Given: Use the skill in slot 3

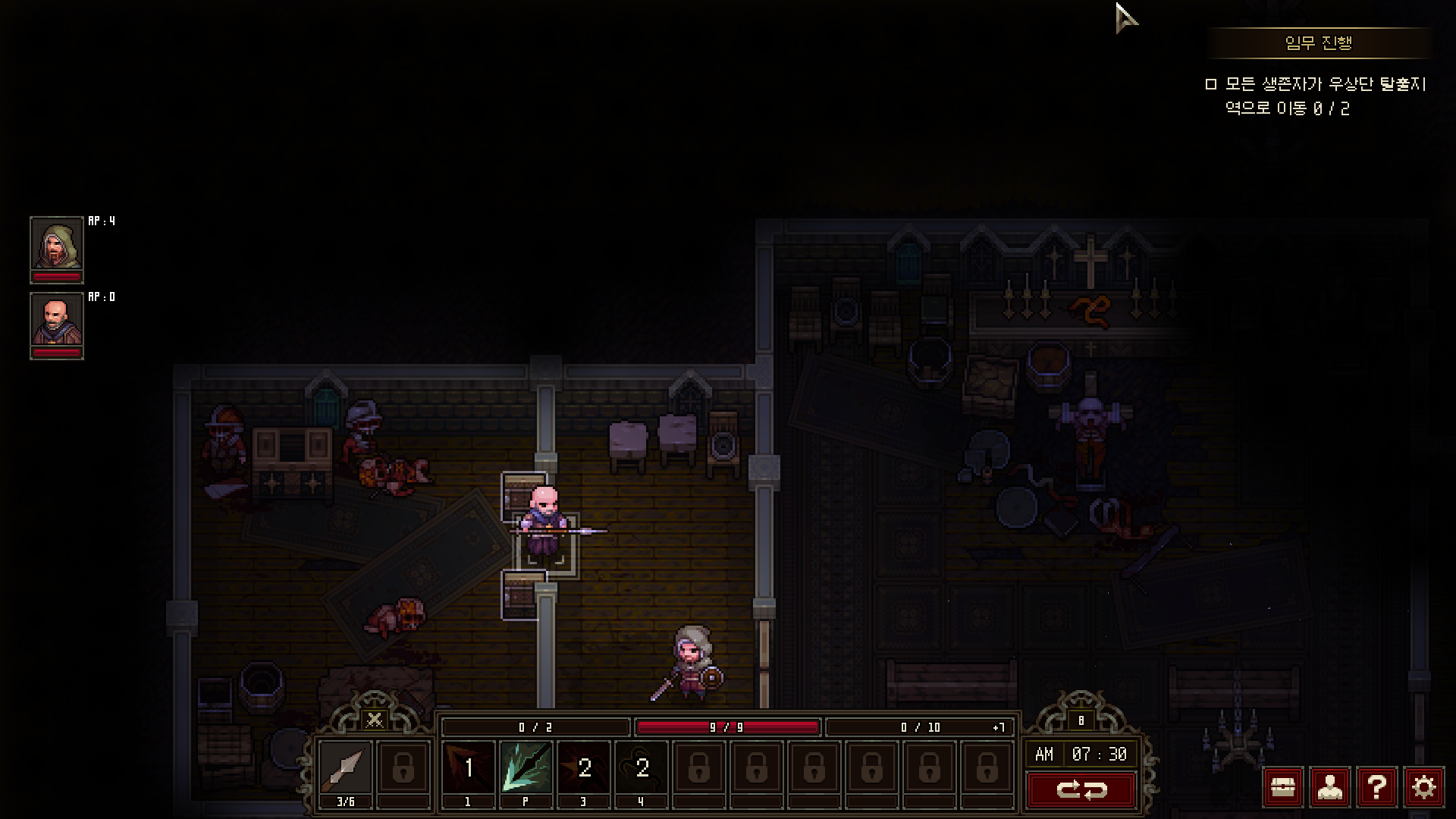Looking at the screenshot, I should [x=584, y=767].
